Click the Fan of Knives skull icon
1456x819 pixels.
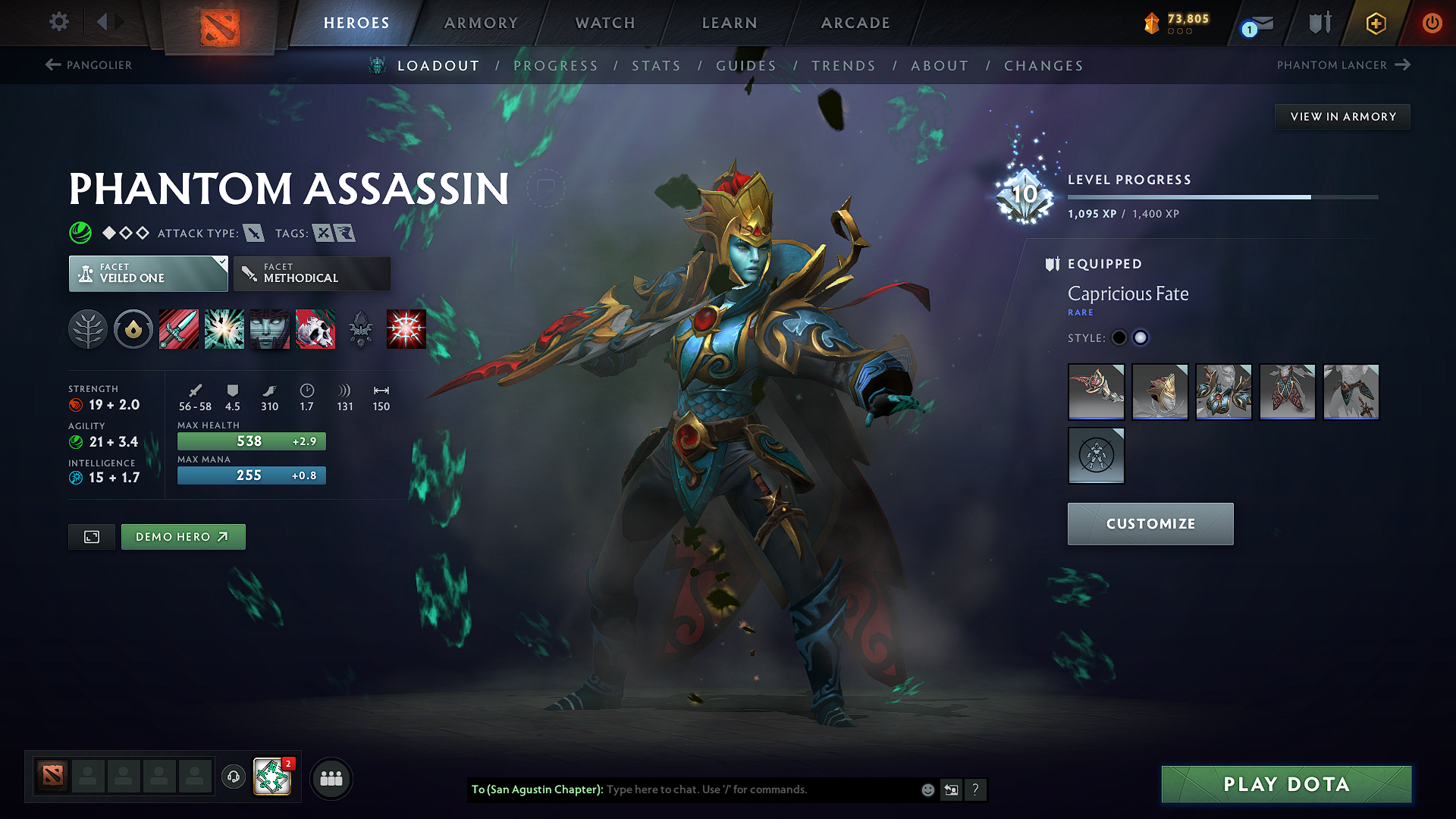tap(316, 328)
